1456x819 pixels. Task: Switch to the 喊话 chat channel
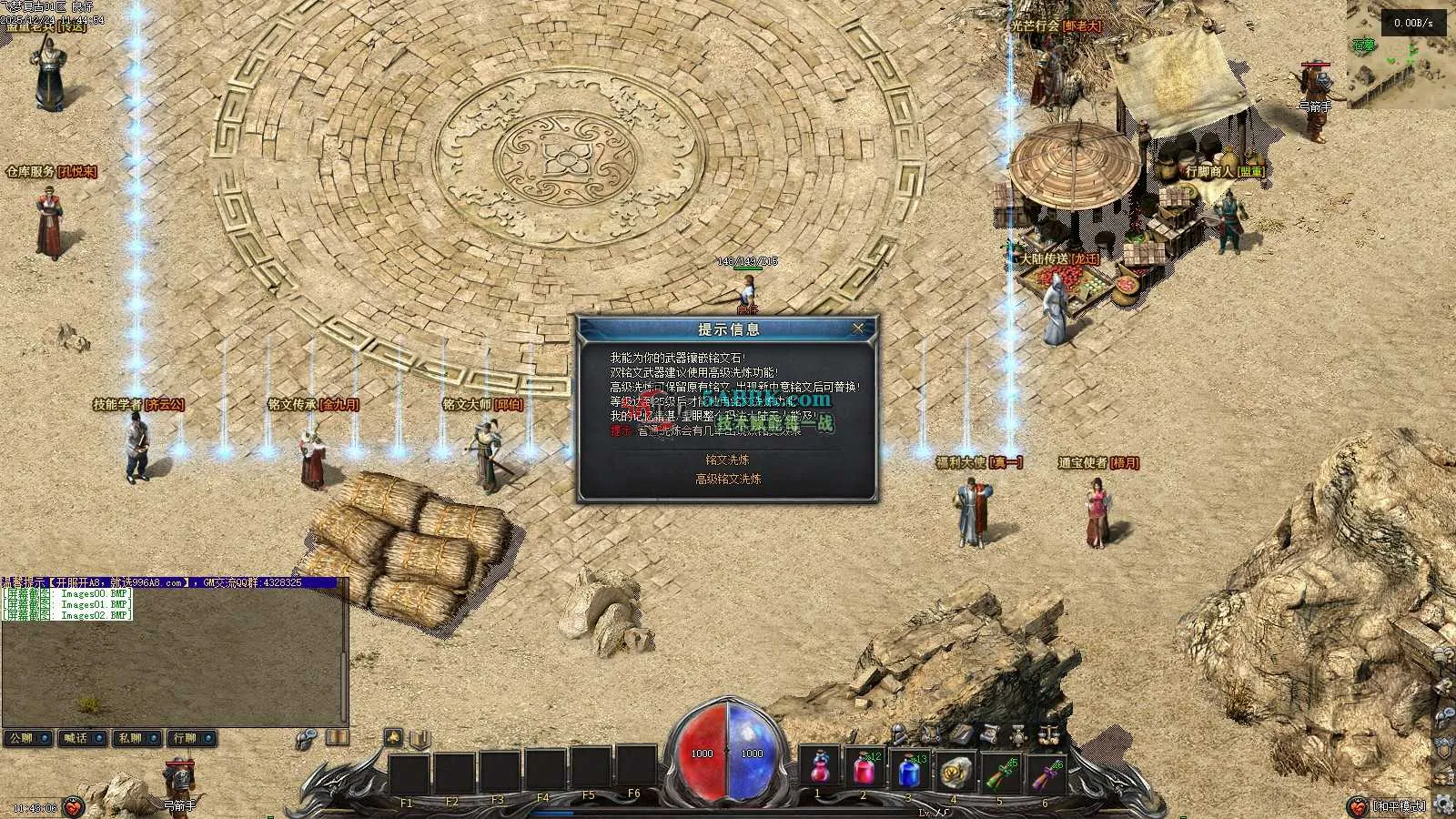tap(83, 738)
